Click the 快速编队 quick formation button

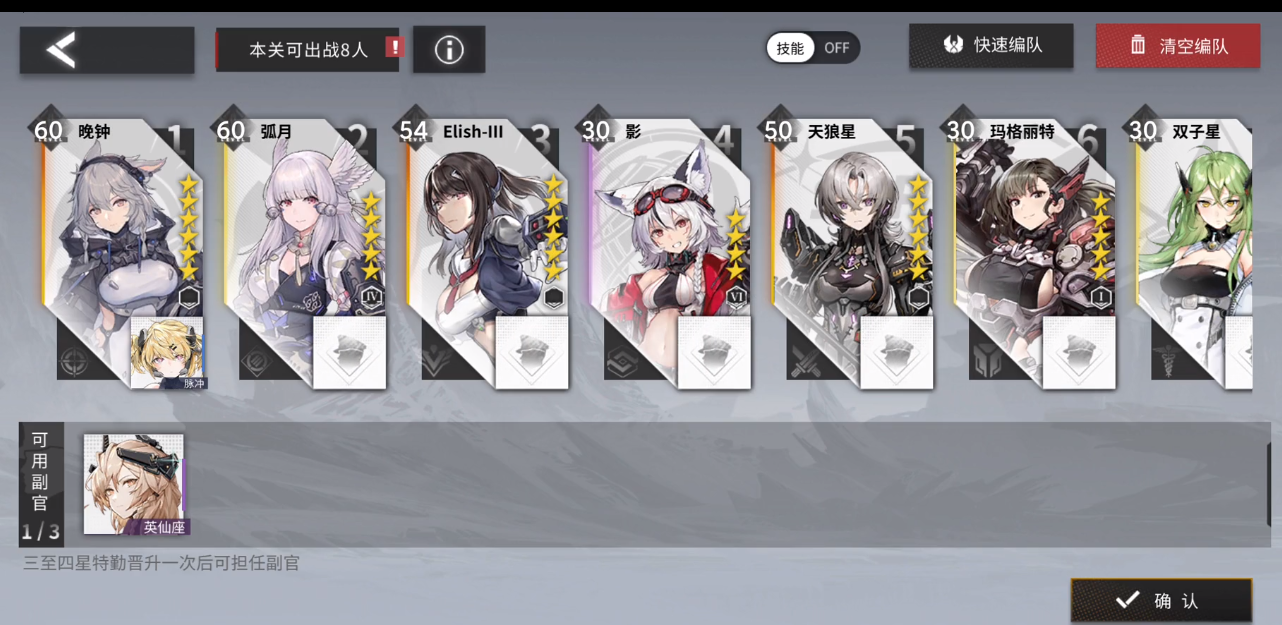990,46
